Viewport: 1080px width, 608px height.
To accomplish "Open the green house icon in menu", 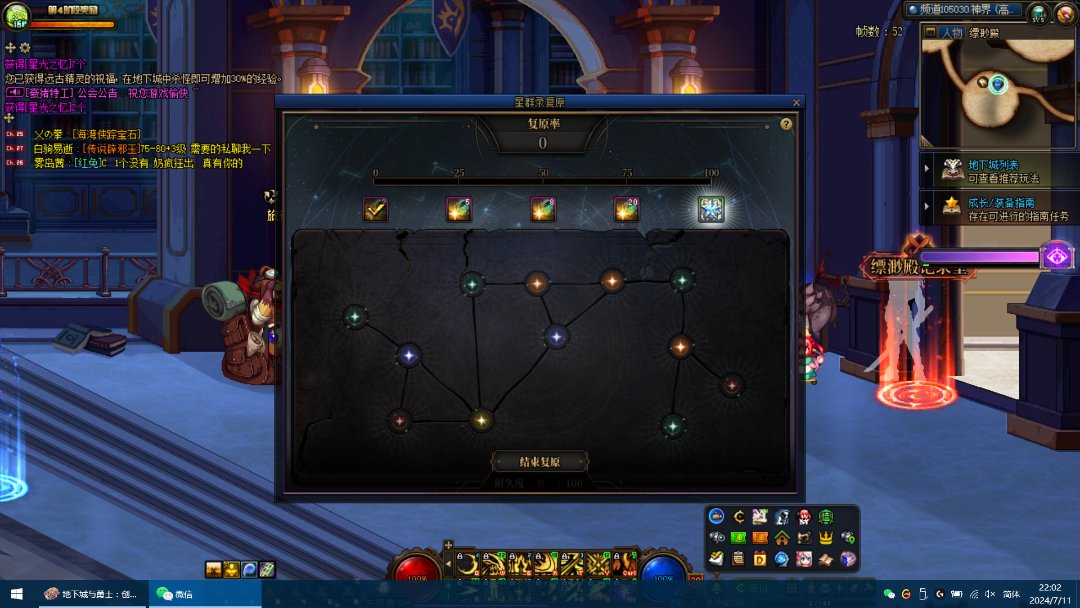I will coord(782,538).
